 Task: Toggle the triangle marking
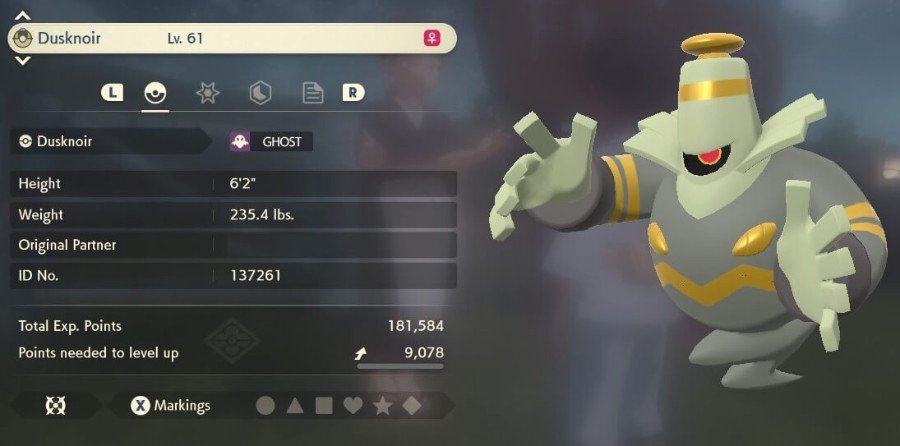tap(295, 406)
